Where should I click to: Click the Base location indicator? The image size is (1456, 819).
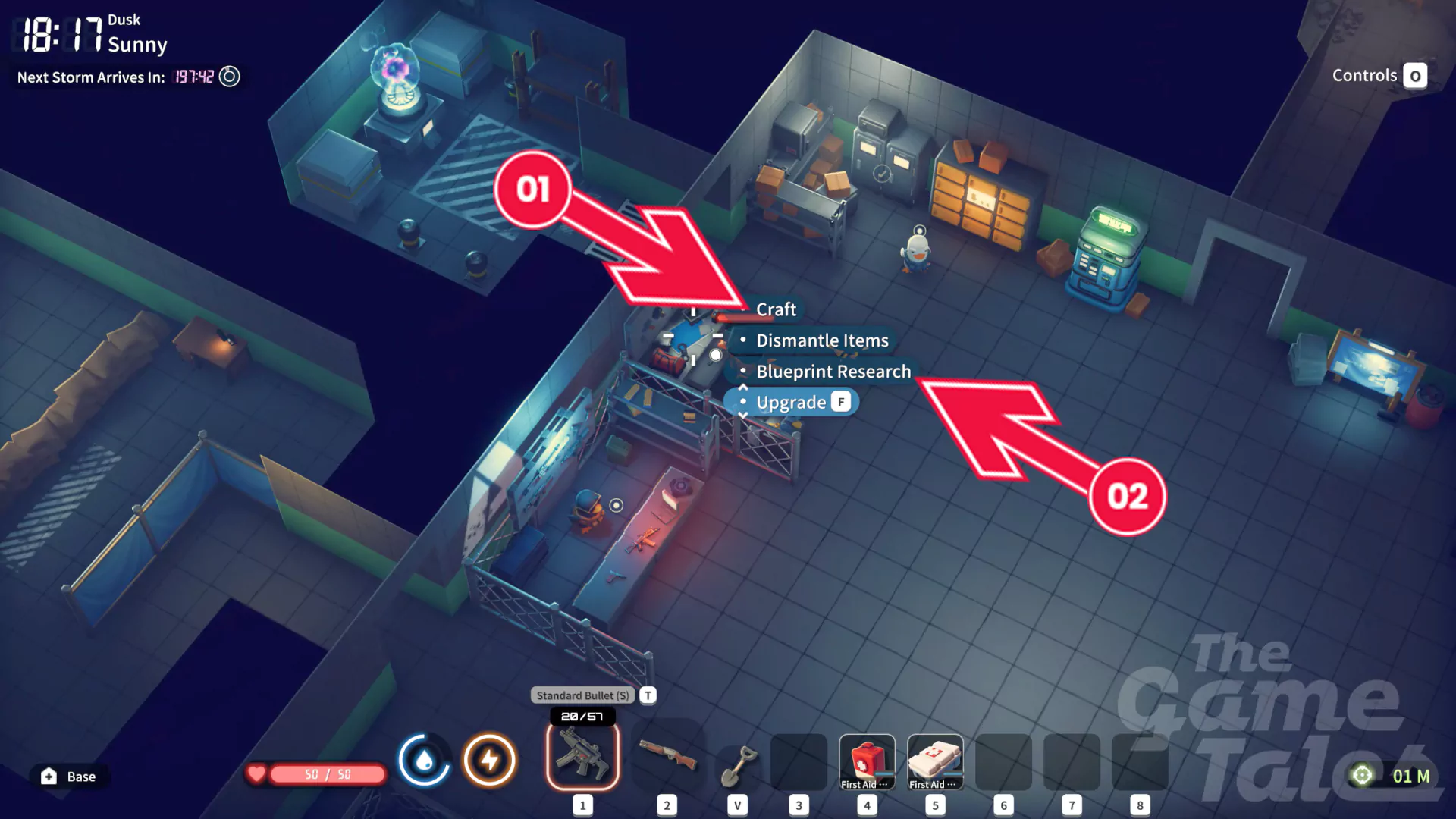(x=69, y=776)
